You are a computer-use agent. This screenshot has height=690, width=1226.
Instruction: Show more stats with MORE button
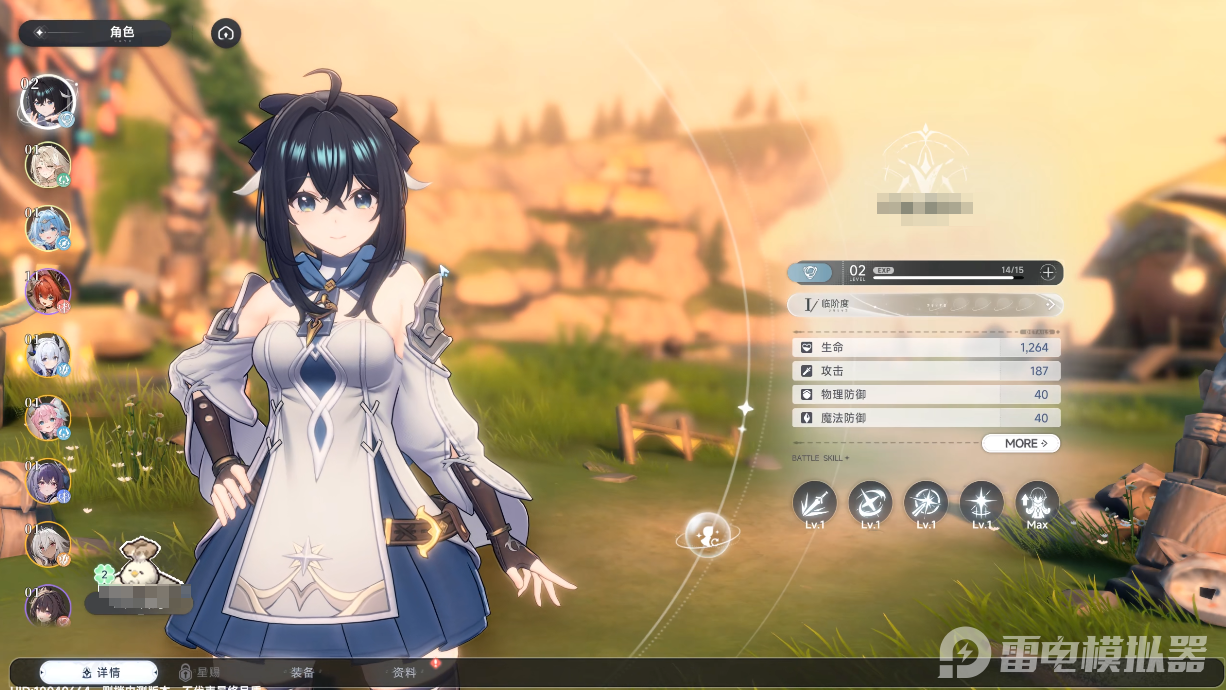click(1020, 443)
